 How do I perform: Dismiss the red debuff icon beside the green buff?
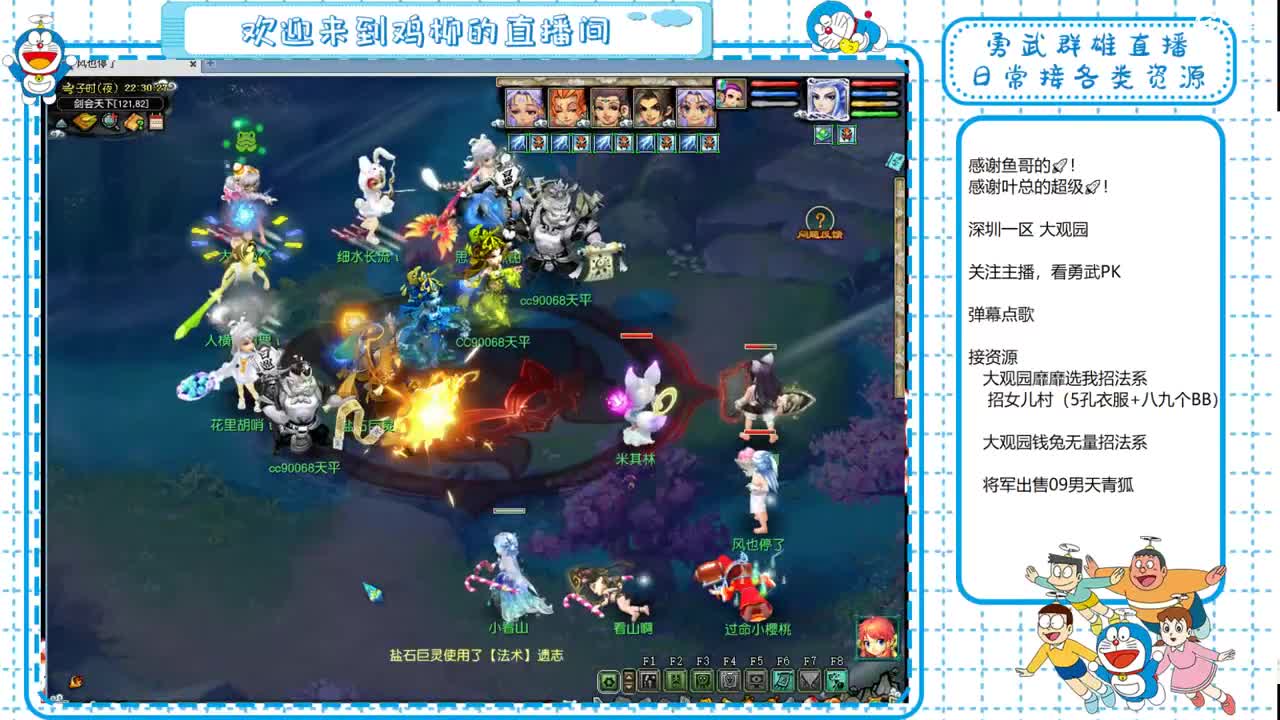[846, 135]
